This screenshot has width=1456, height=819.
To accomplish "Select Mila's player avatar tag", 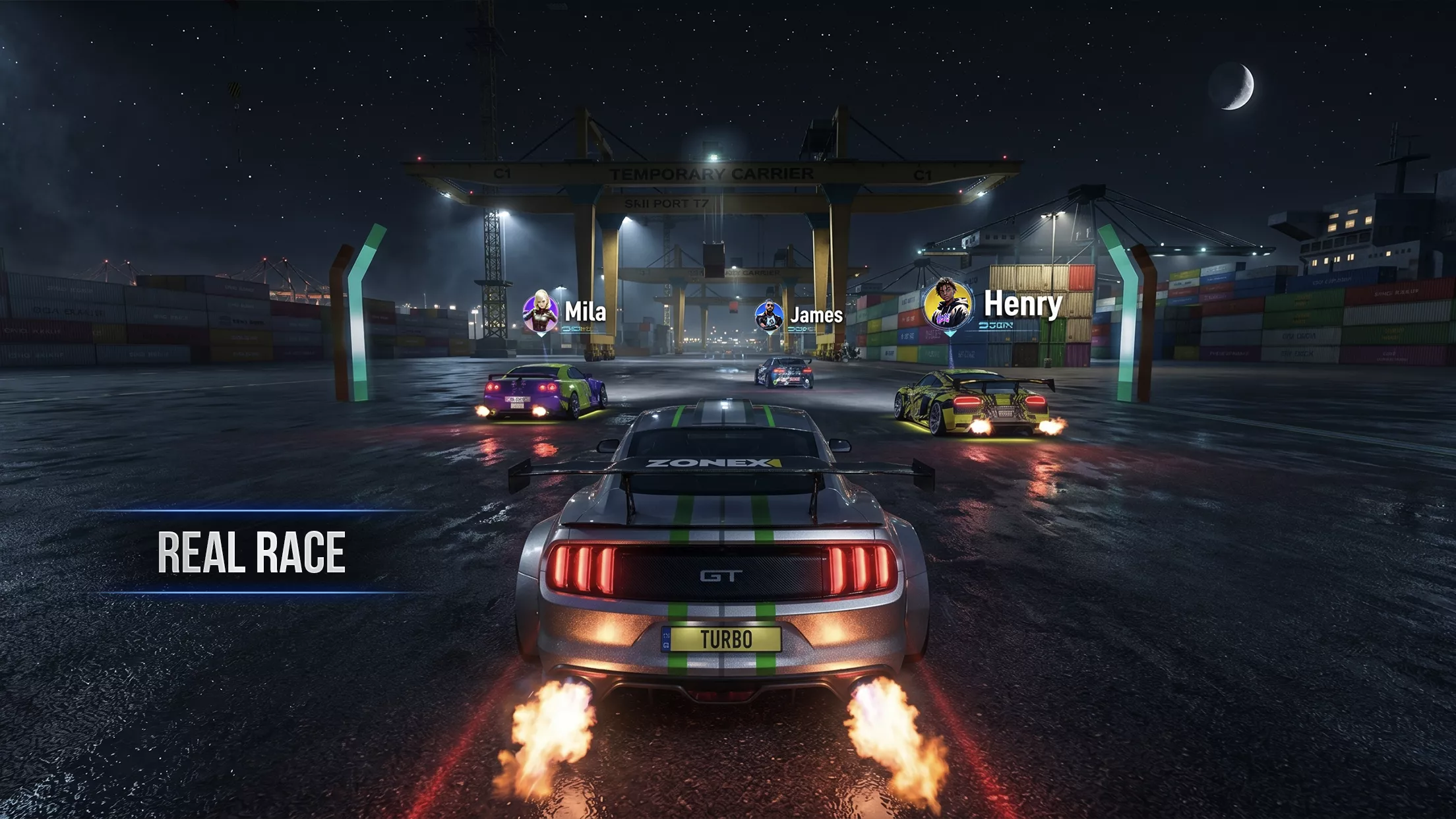I will (541, 311).
